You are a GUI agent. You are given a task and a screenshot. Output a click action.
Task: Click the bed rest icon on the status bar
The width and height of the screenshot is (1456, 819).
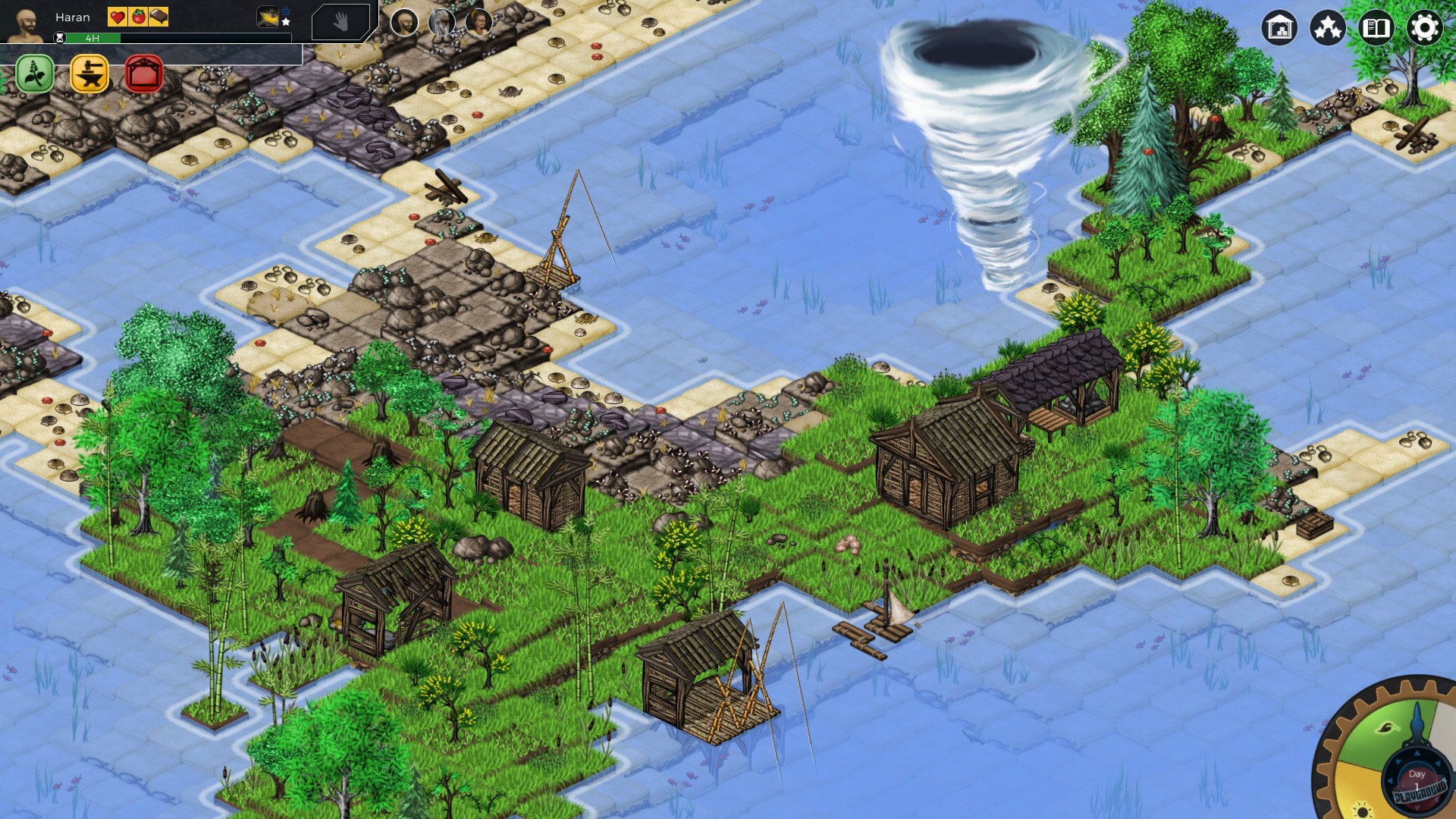click(158, 17)
